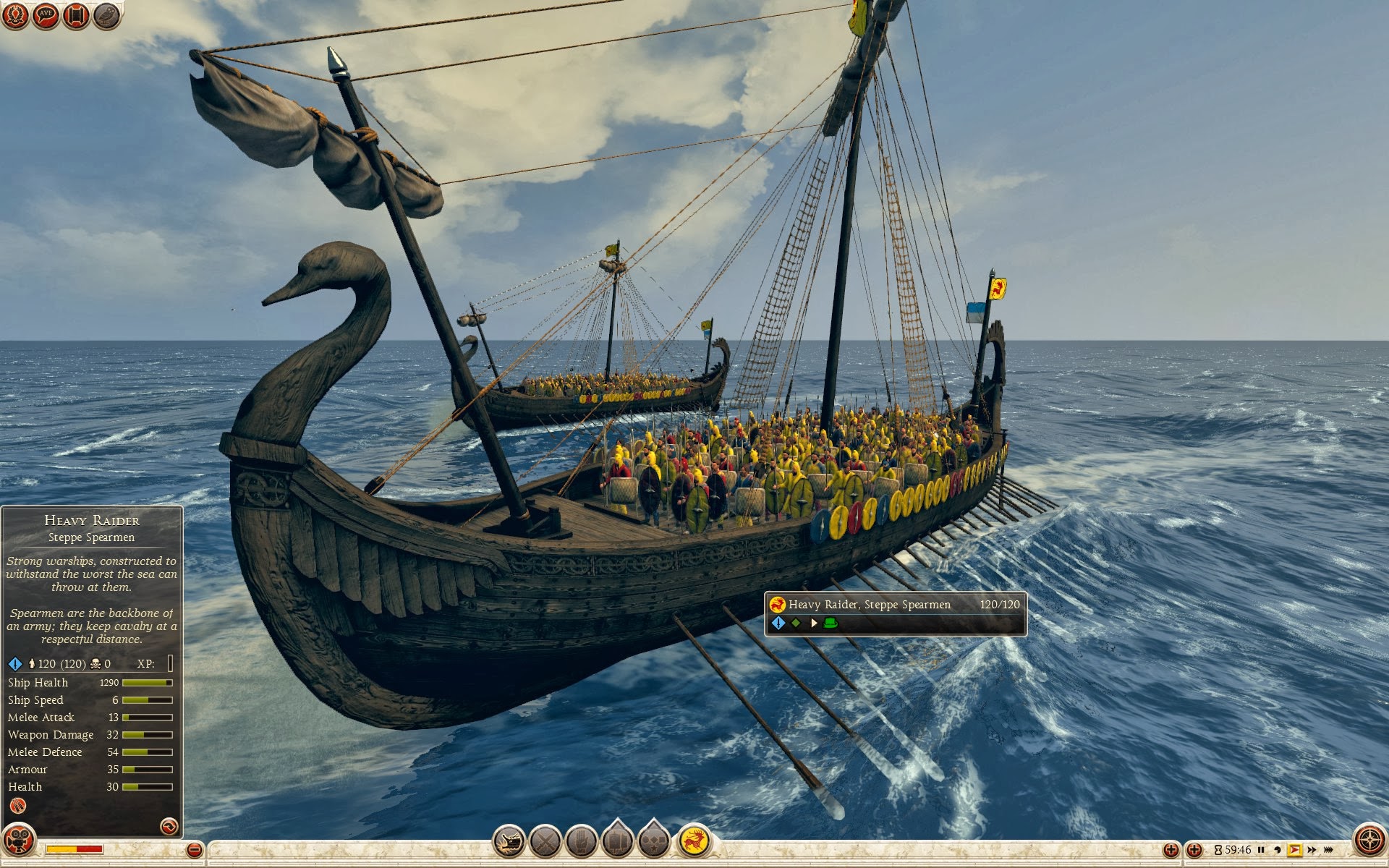Set normal play speed
Viewport: 1389px width, 868px height.
pos(1295,850)
